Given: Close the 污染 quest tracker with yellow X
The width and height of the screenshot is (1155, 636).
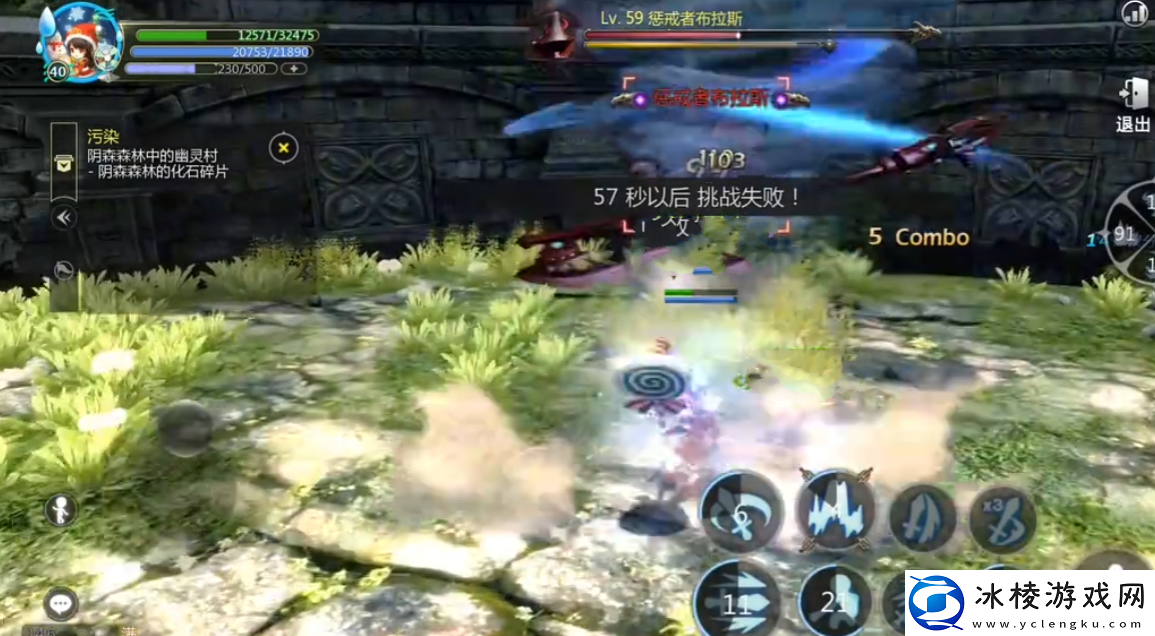Looking at the screenshot, I should (284, 148).
